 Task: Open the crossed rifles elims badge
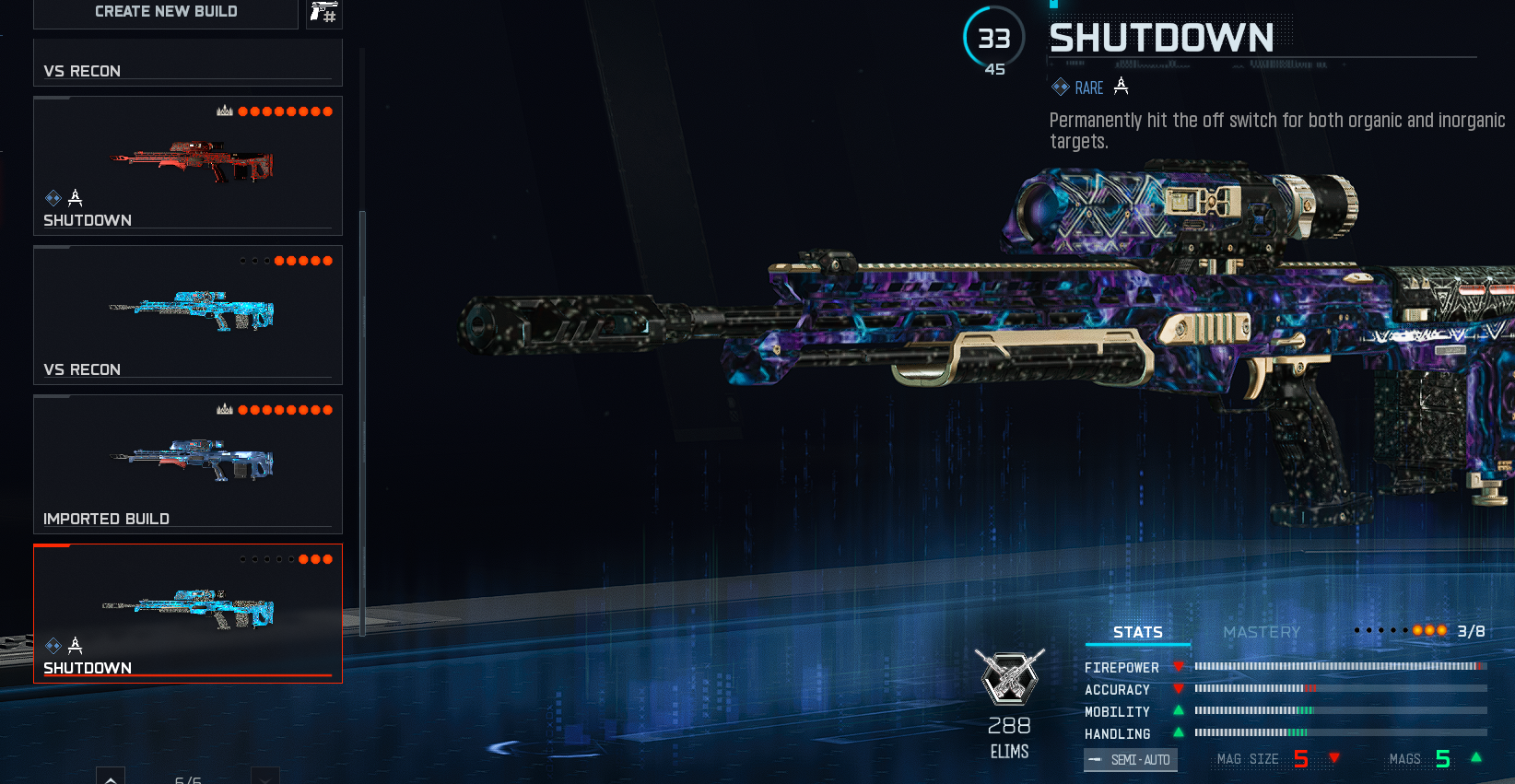click(x=1010, y=677)
